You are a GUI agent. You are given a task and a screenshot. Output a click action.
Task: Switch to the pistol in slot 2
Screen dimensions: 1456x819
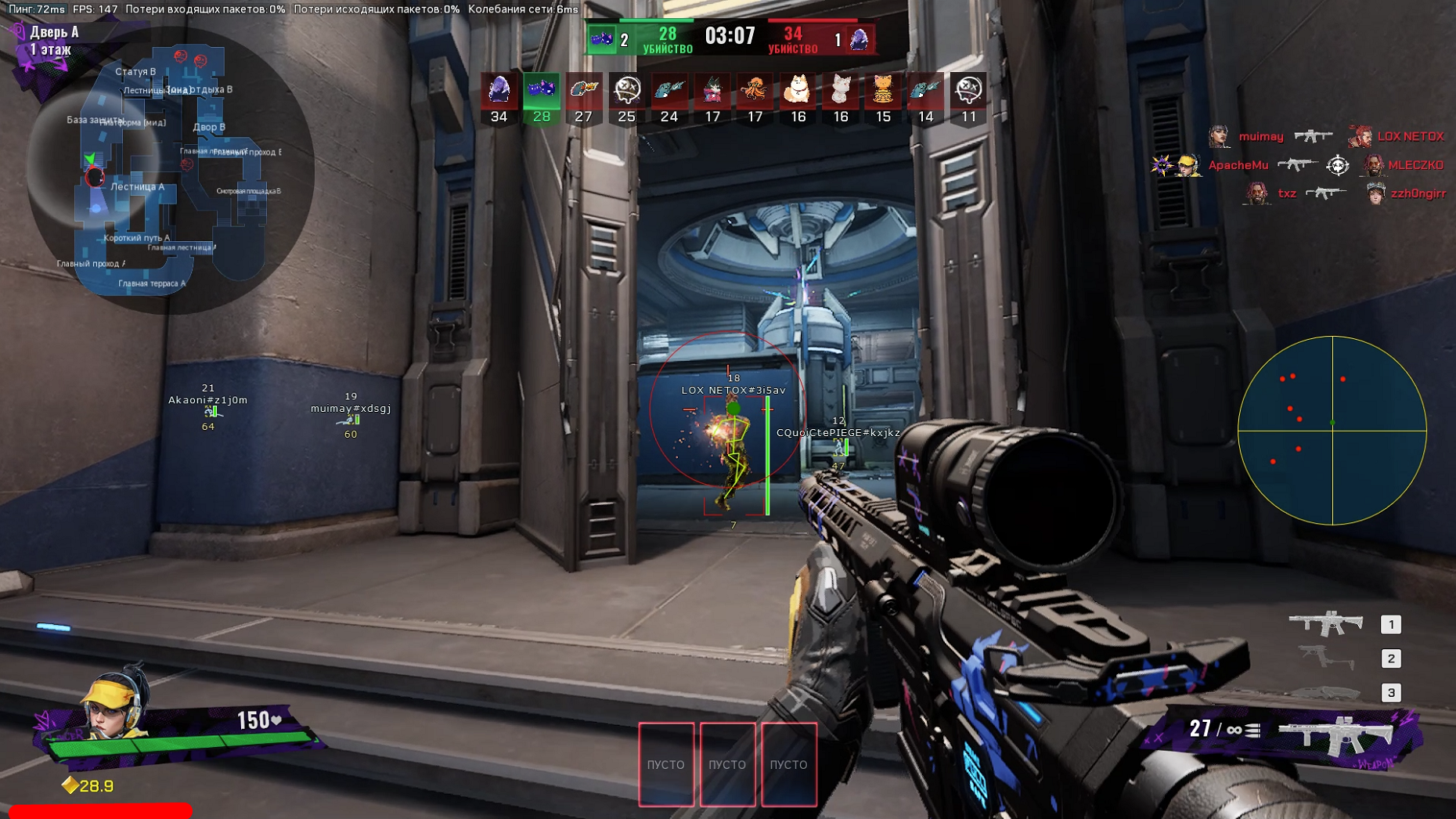(x=1326, y=658)
